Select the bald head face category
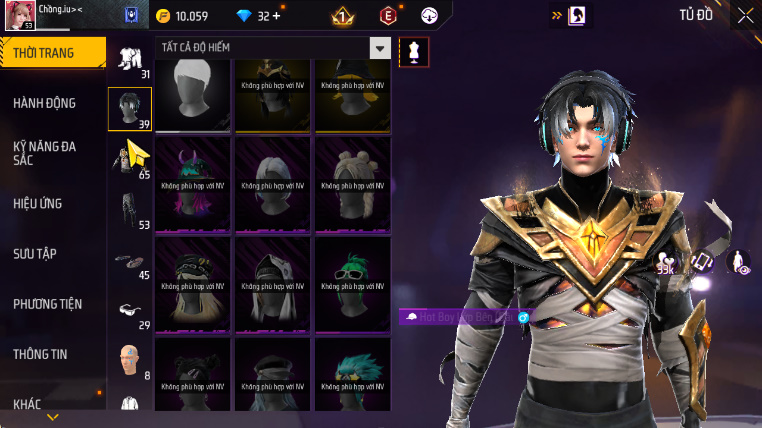 tap(130, 358)
